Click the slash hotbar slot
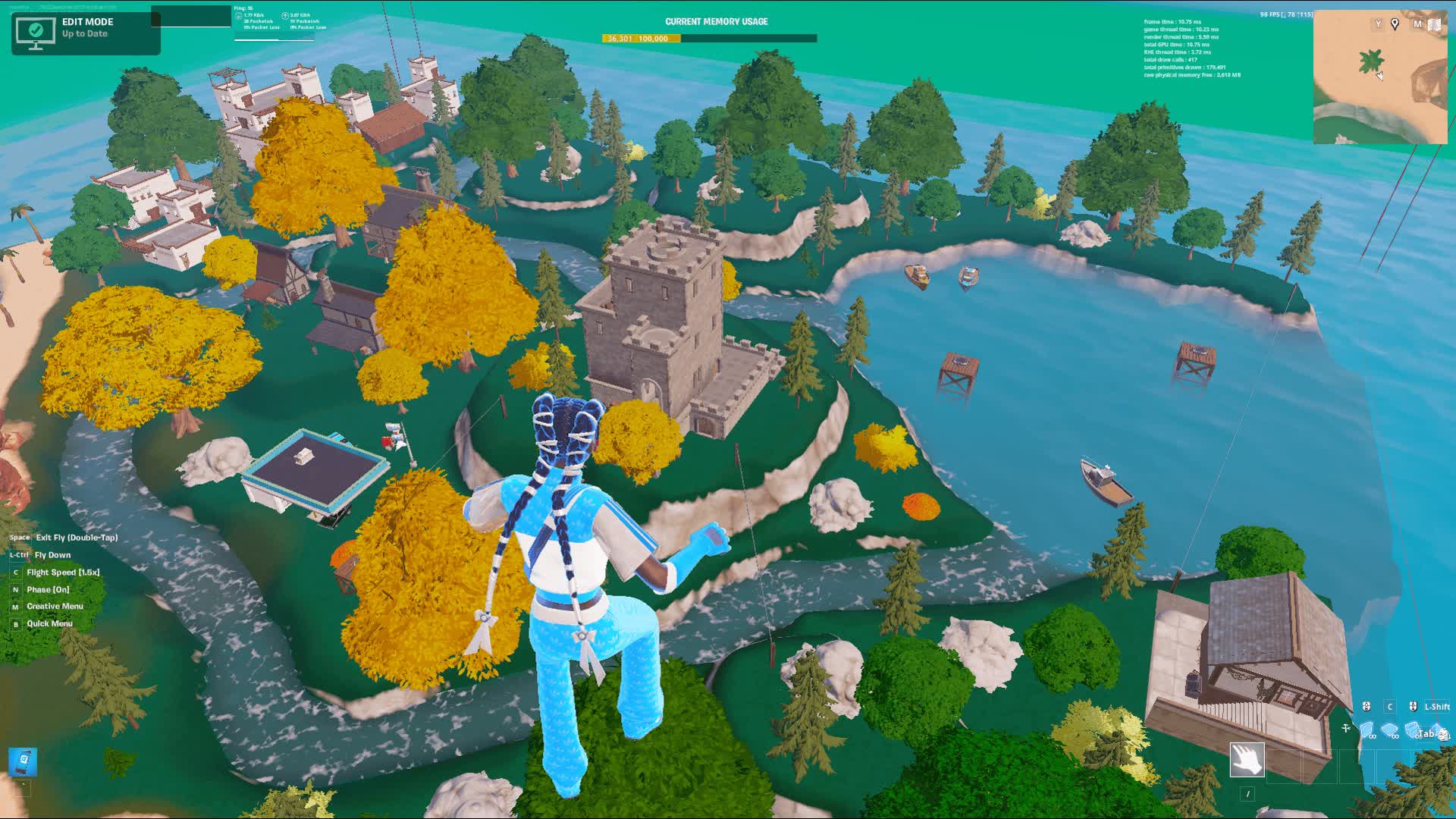This screenshot has width=1456, height=819. coord(1248,794)
